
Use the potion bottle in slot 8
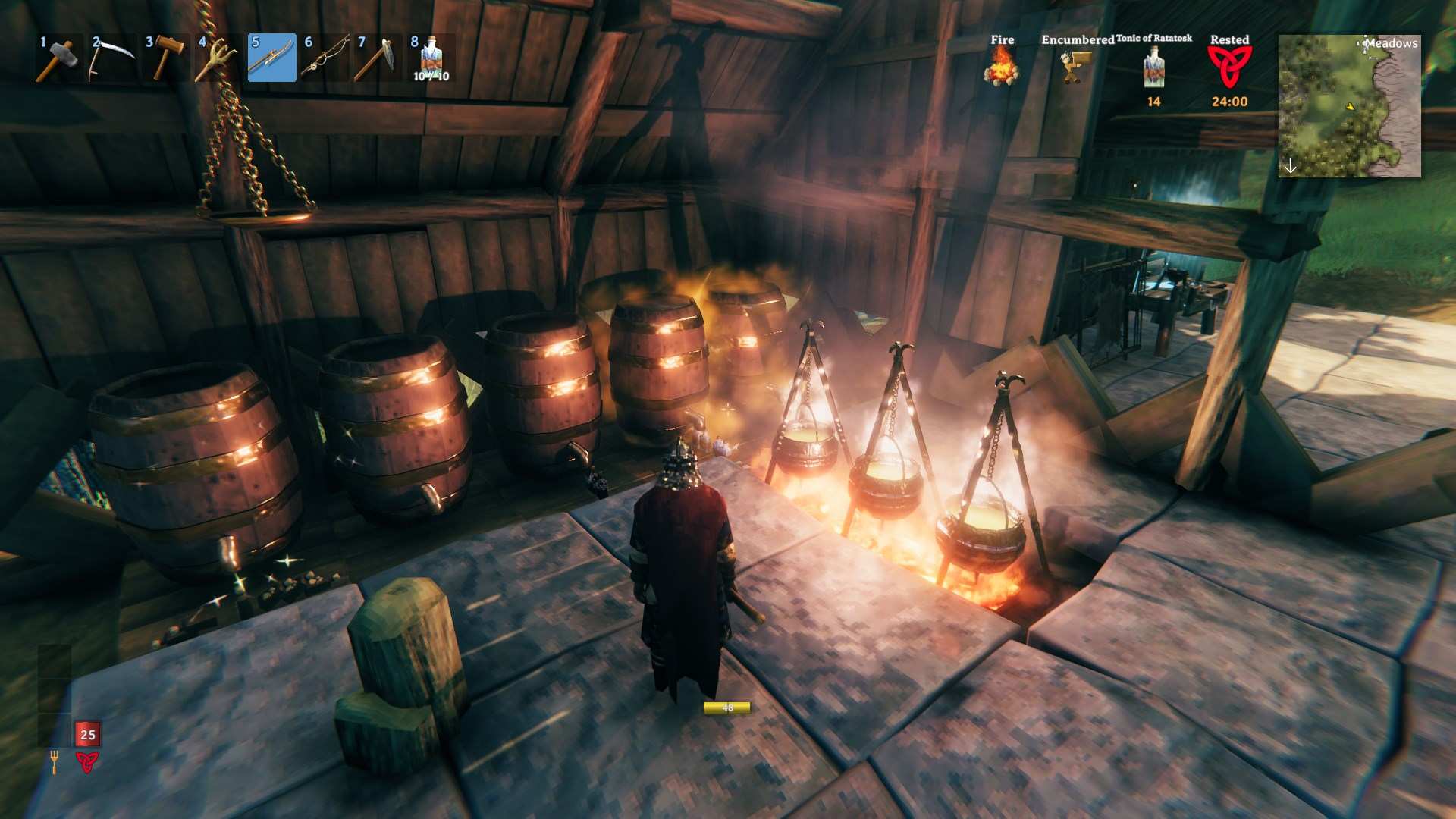pos(431,58)
